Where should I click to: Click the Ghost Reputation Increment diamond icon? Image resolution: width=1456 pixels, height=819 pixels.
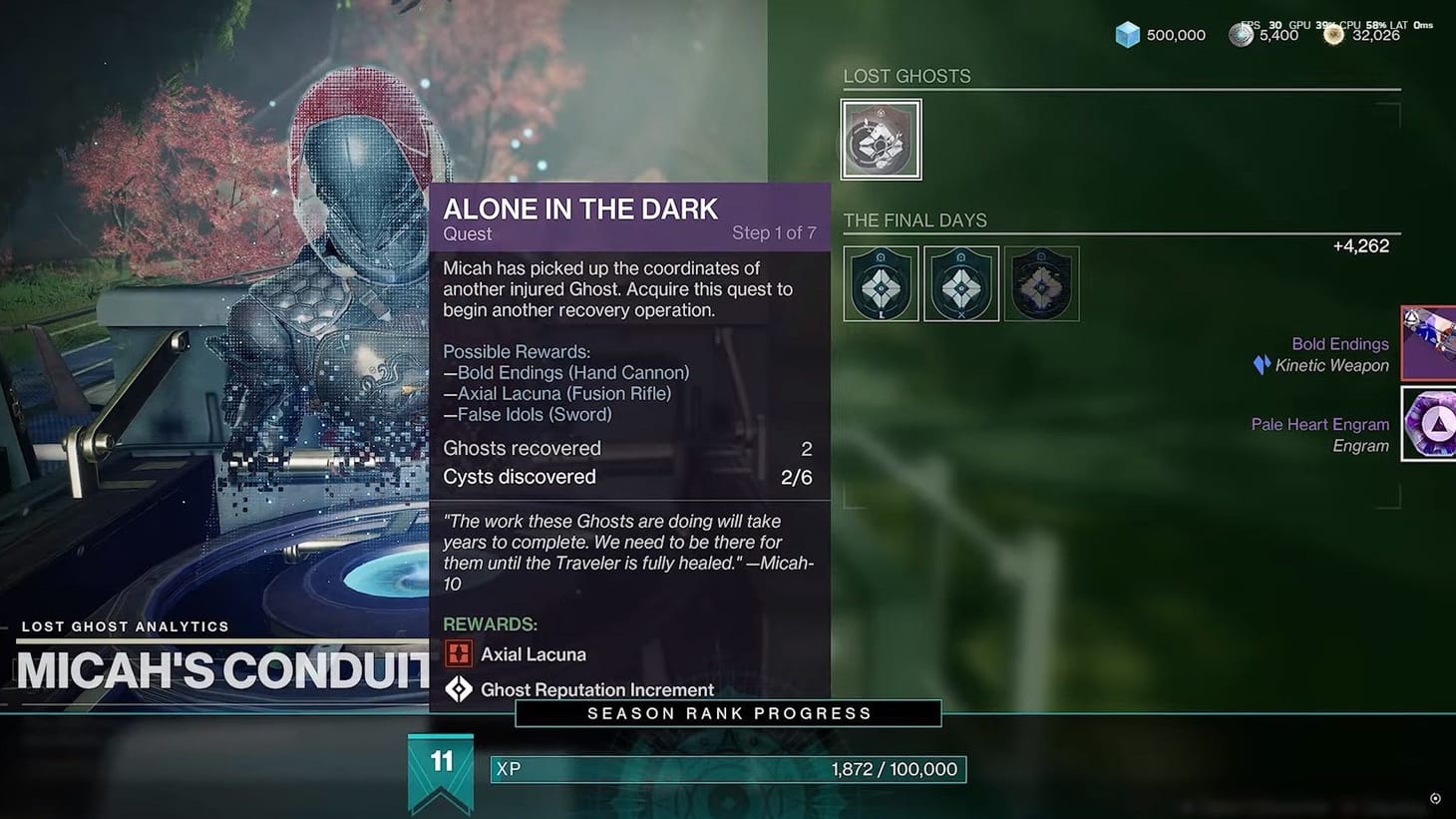click(x=459, y=688)
